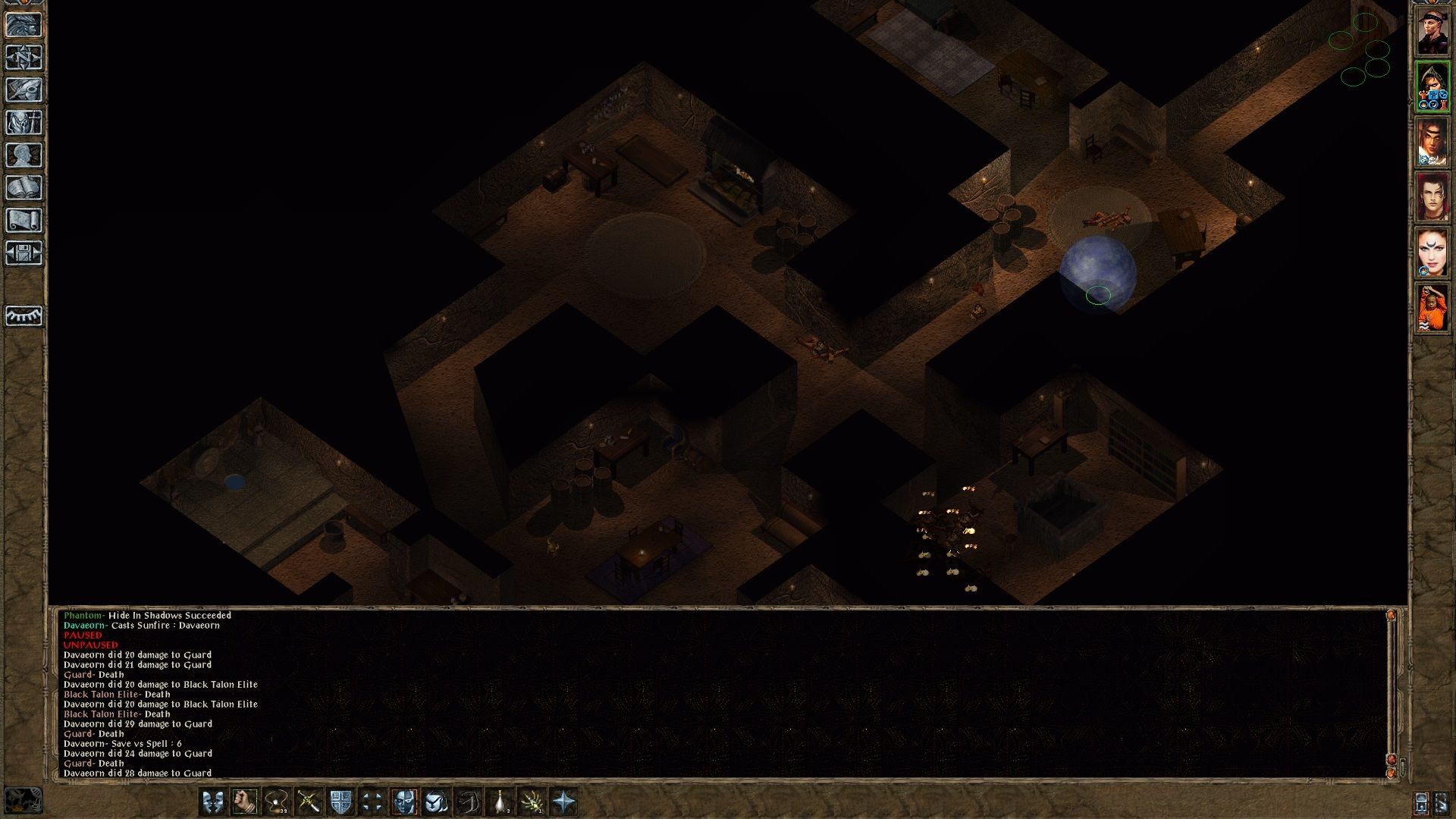Screen dimensions: 1456x819
Task: Open the floppy disk options menu
Action: click(x=24, y=253)
